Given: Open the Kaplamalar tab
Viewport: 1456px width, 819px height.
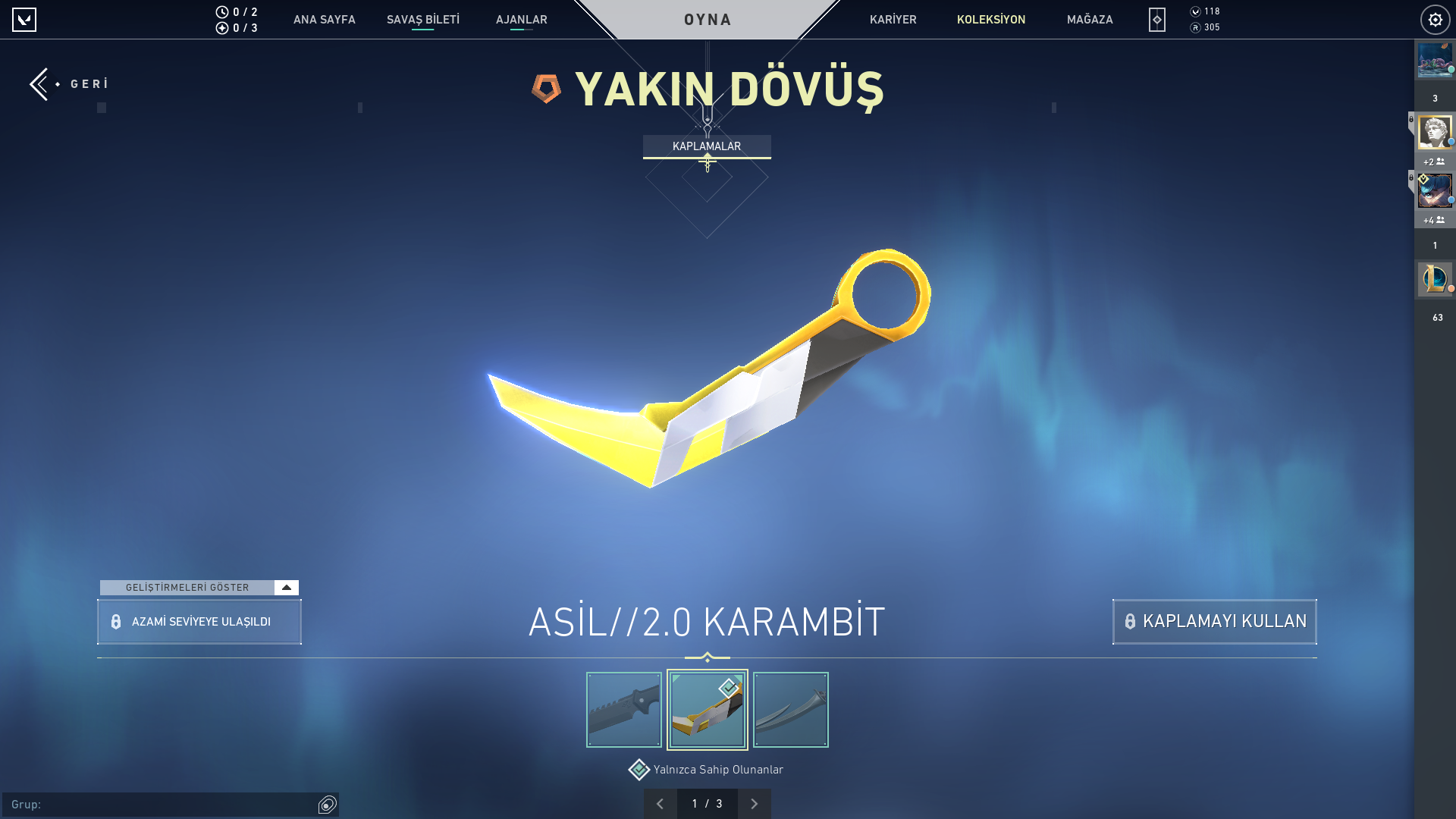Looking at the screenshot, I should 707,146.
